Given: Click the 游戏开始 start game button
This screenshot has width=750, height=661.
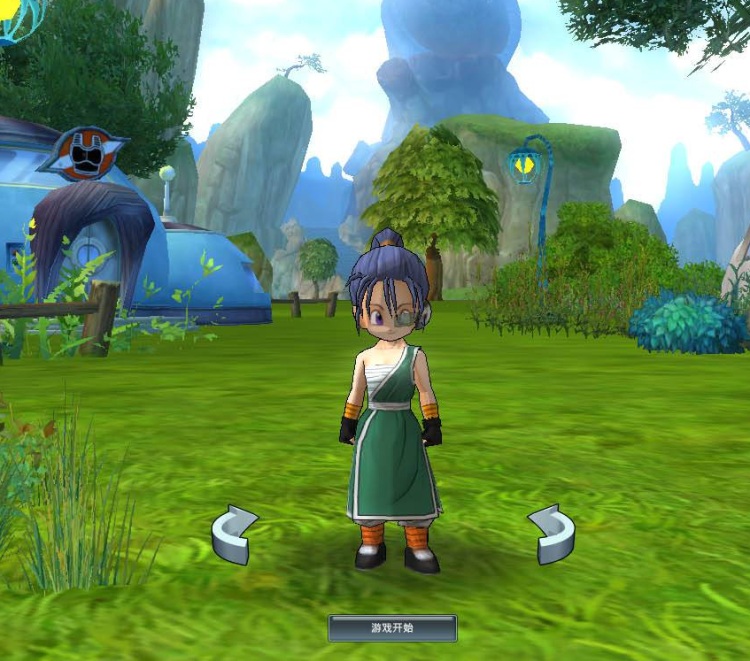Looking at the screenshot, I should [x=392, y=628].
